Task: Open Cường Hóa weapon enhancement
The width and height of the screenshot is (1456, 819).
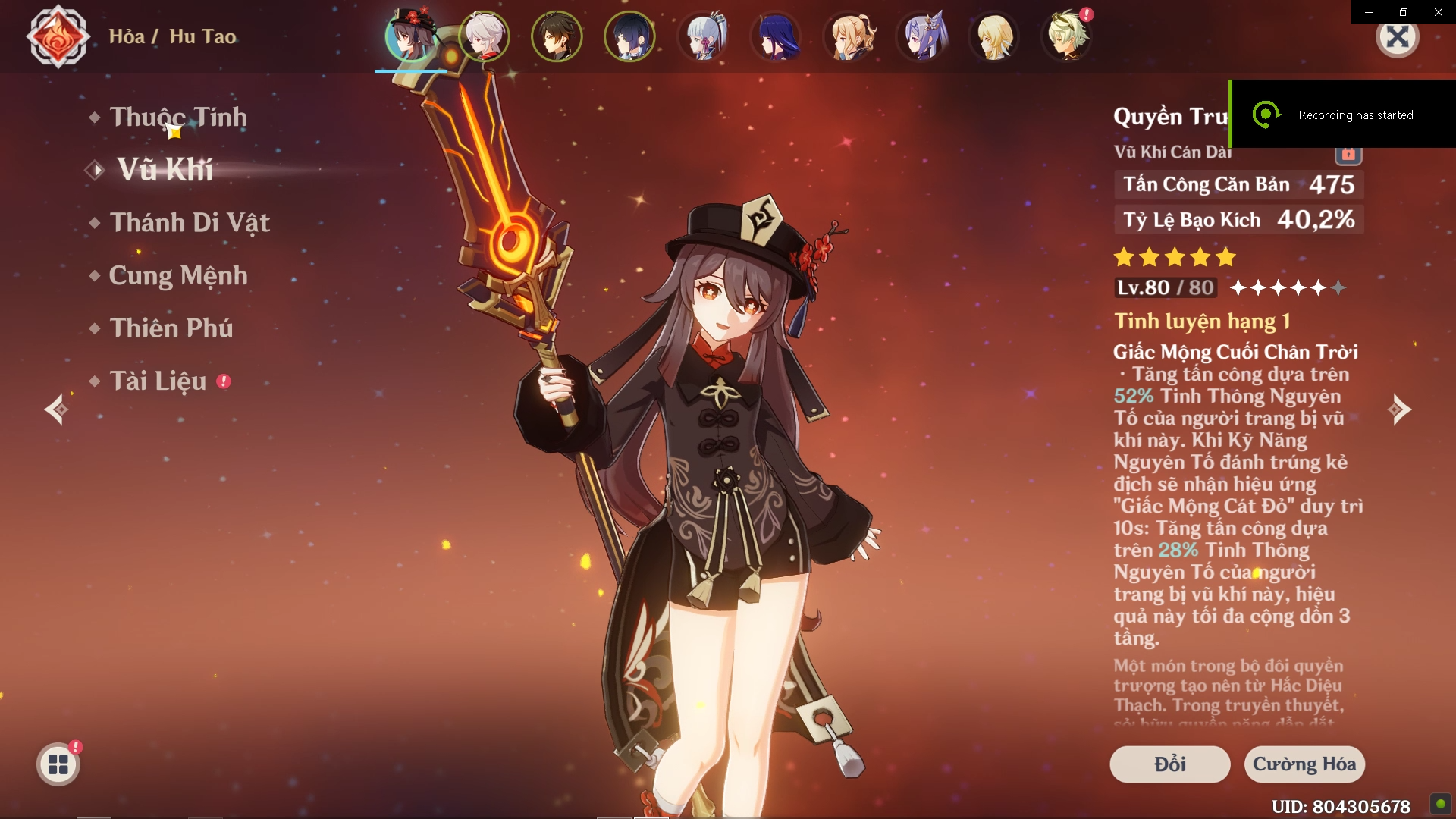Action: pyautogui.click(x=1304, y=764)
